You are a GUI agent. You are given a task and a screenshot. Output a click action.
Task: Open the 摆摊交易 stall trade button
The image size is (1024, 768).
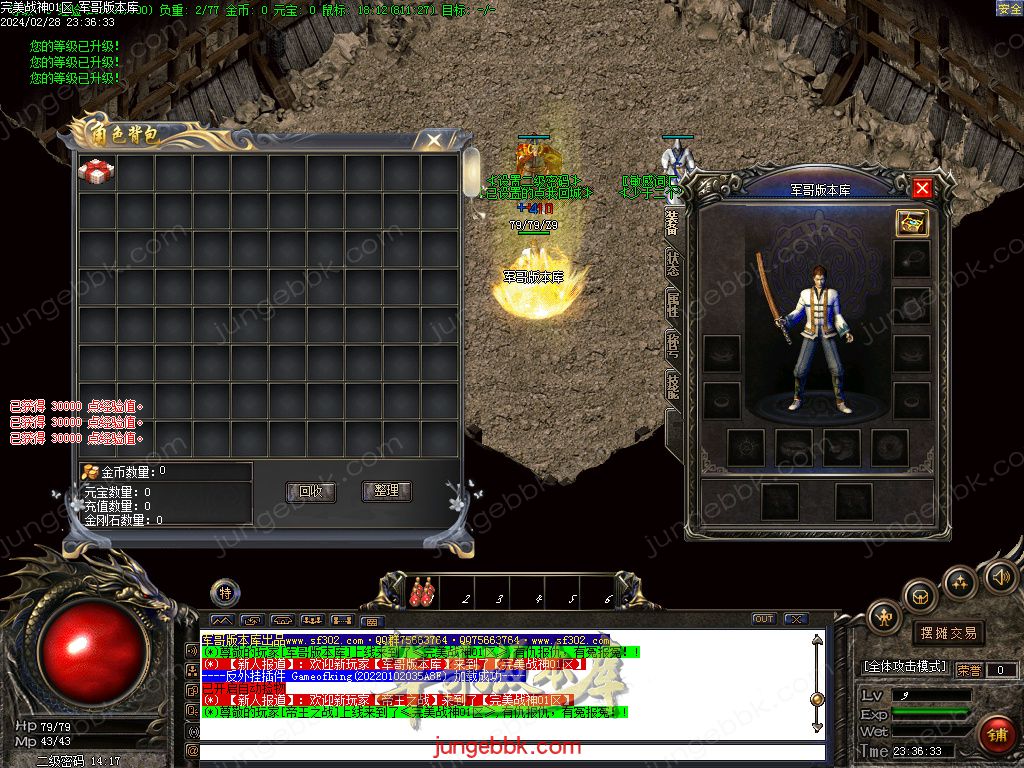point(948,633)
